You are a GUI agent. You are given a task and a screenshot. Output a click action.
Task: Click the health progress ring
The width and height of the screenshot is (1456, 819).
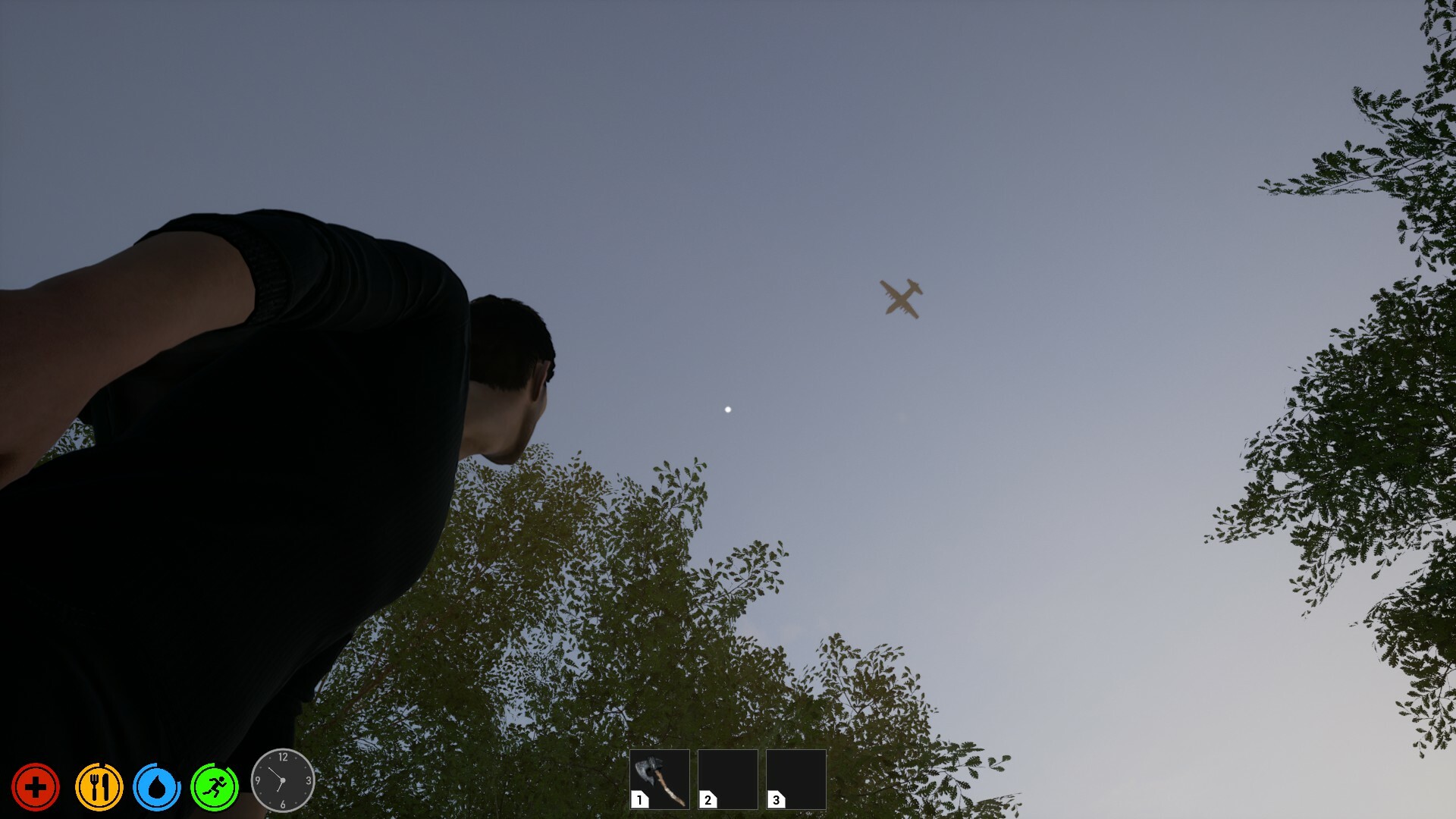coord(36,767)
